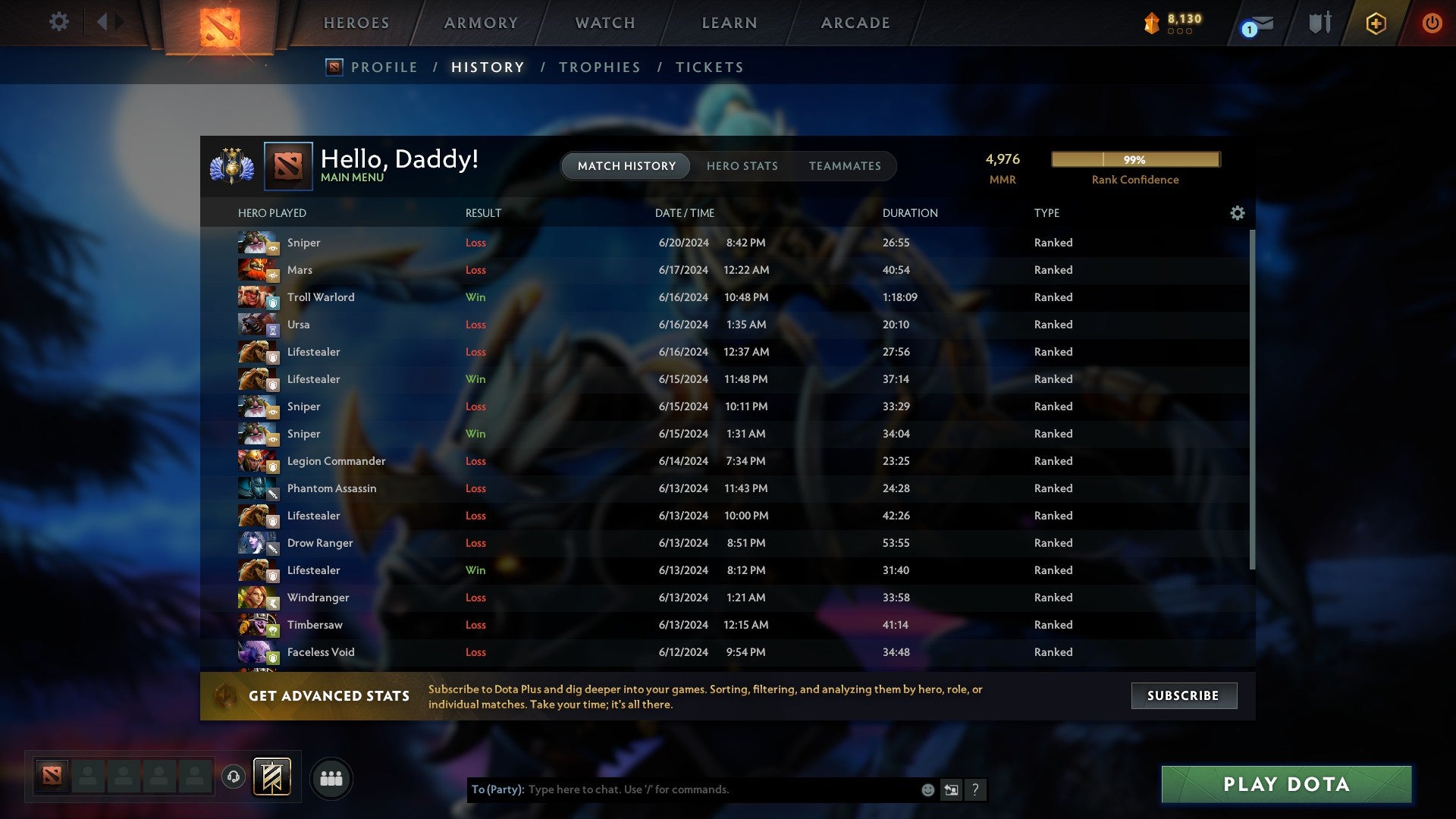Click the Rank Confidence progress bar
1456x819 pixels.
[1134, 160]
